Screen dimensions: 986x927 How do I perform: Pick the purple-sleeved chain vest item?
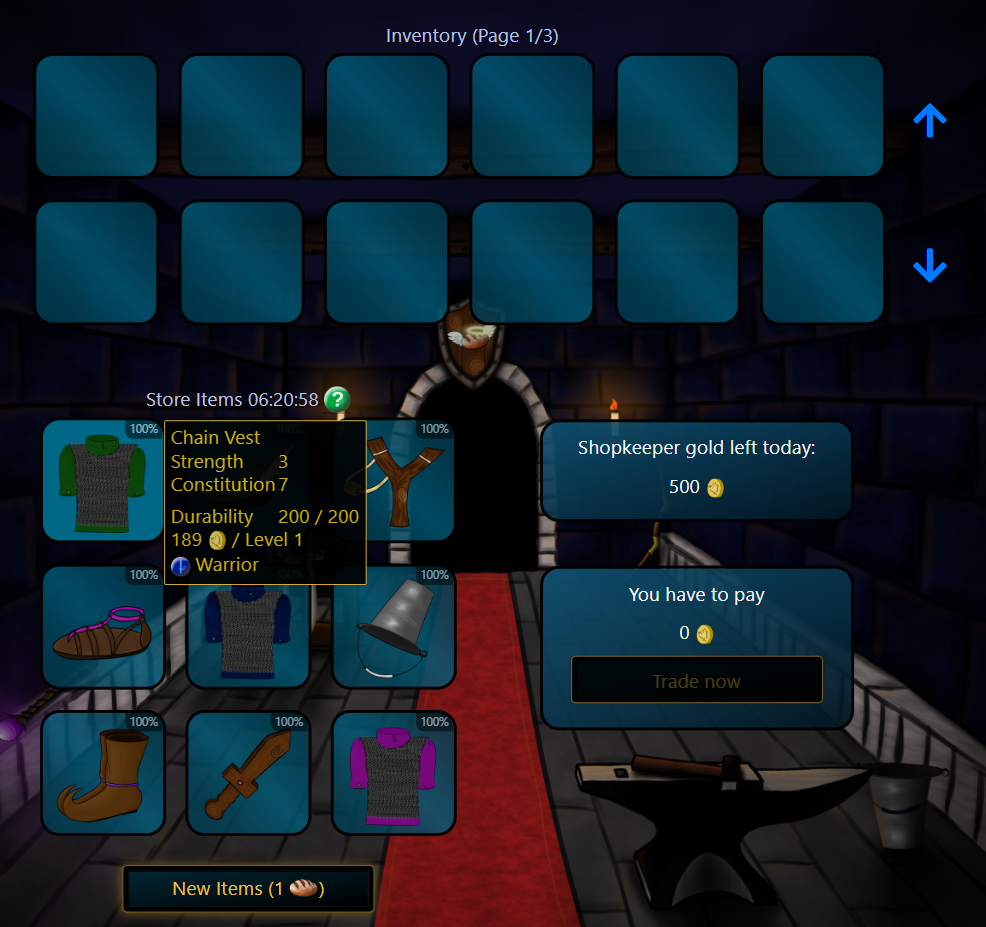coord(394,773)
